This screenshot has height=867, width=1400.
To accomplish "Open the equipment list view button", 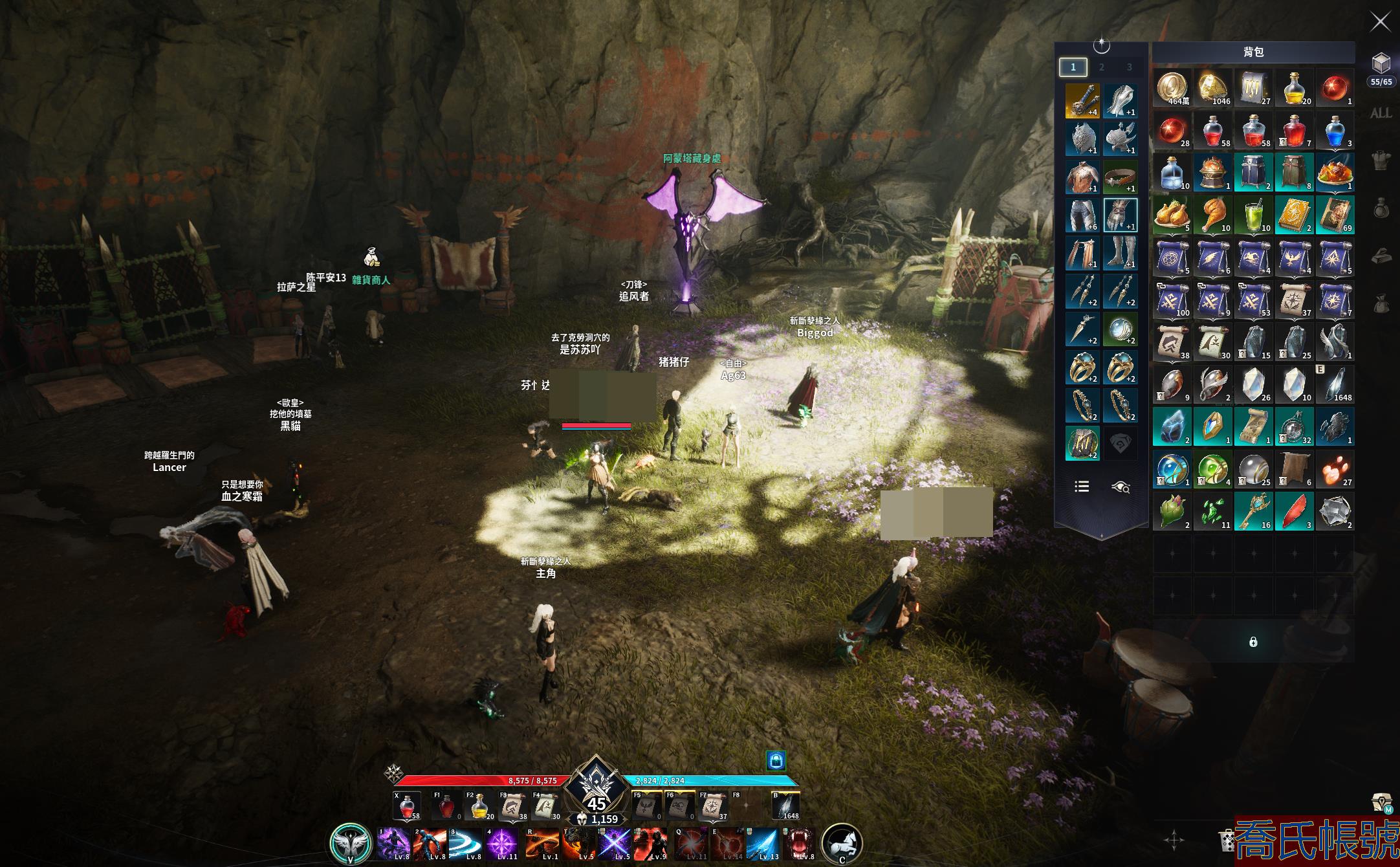I will click(x=1082, y=487).
